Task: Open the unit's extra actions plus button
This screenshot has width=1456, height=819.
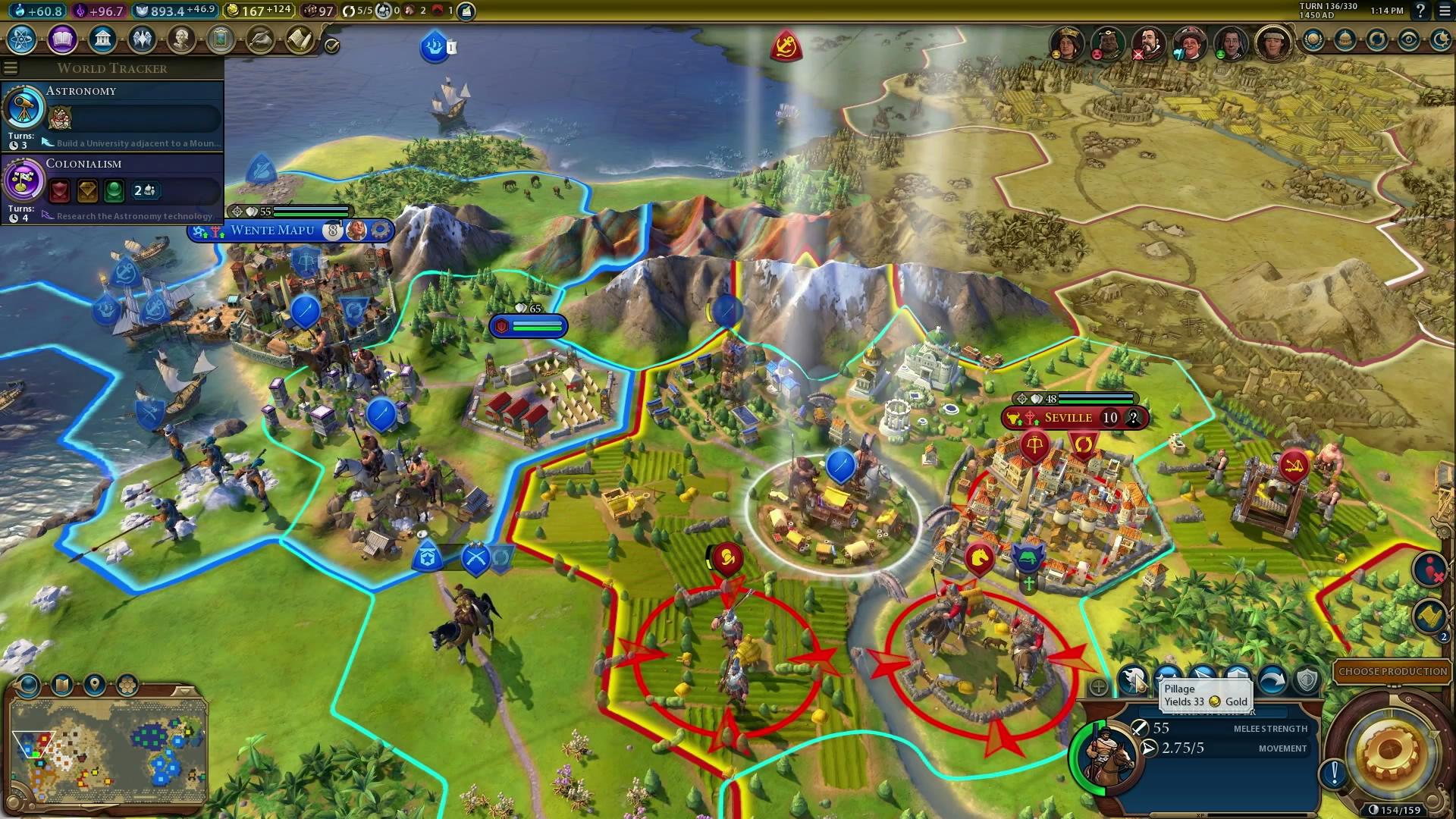Action: point(1099,688)
